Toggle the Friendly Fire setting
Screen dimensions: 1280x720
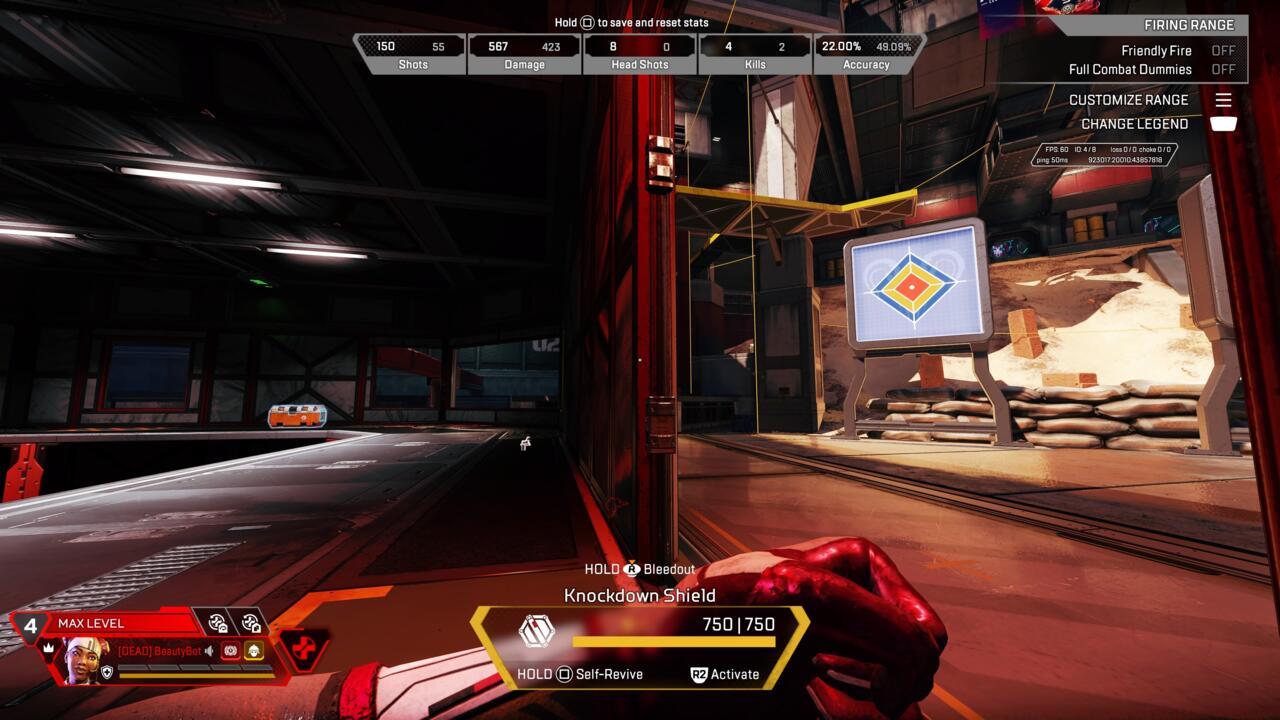coord(1223,51)
